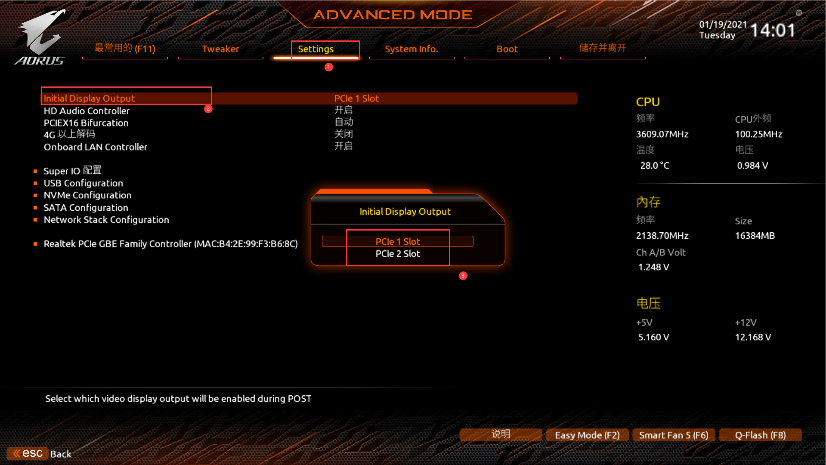Open the USB Configuration submenu

83,183
